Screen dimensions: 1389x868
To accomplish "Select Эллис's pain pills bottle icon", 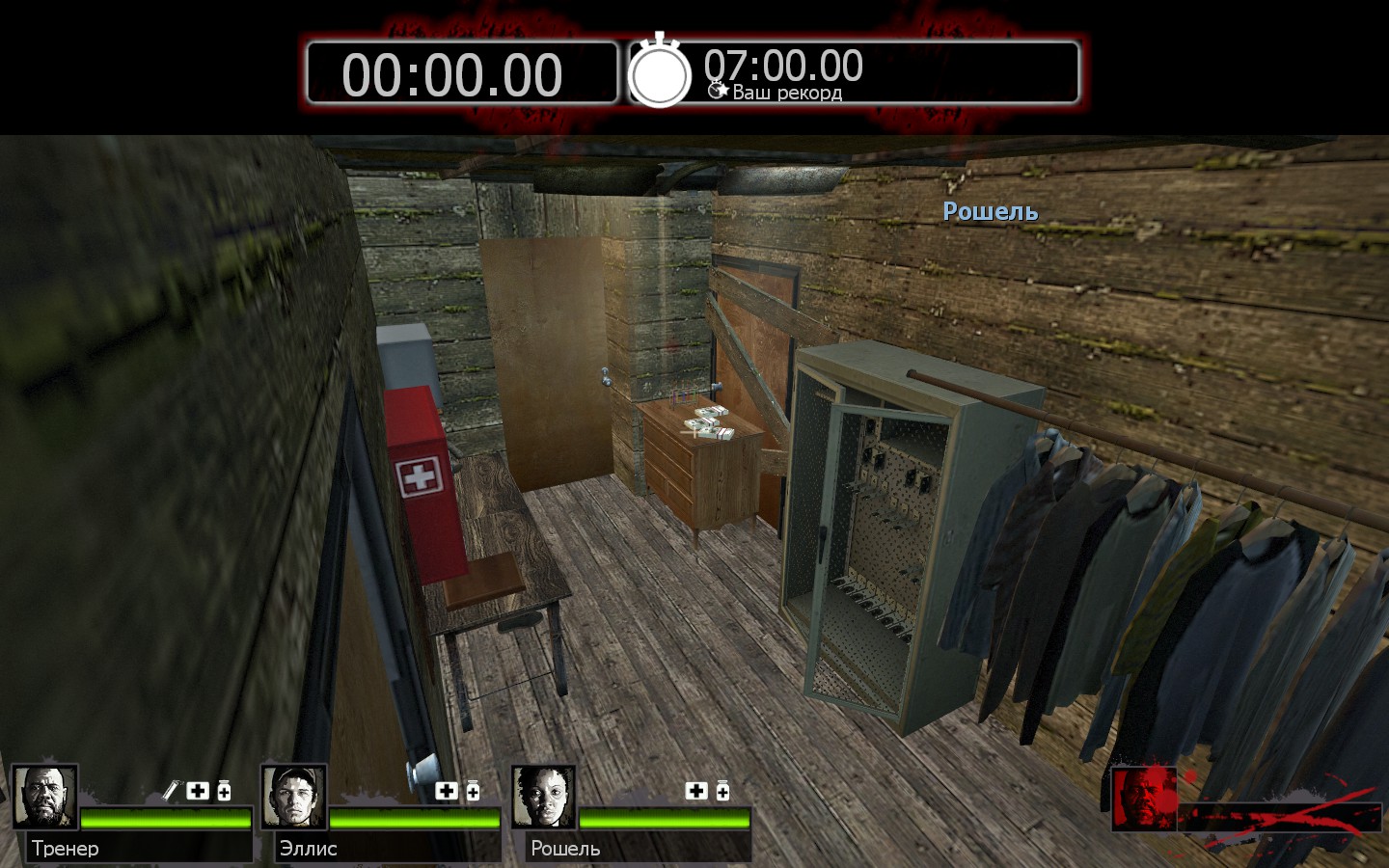I will click(x=473, y=791).
